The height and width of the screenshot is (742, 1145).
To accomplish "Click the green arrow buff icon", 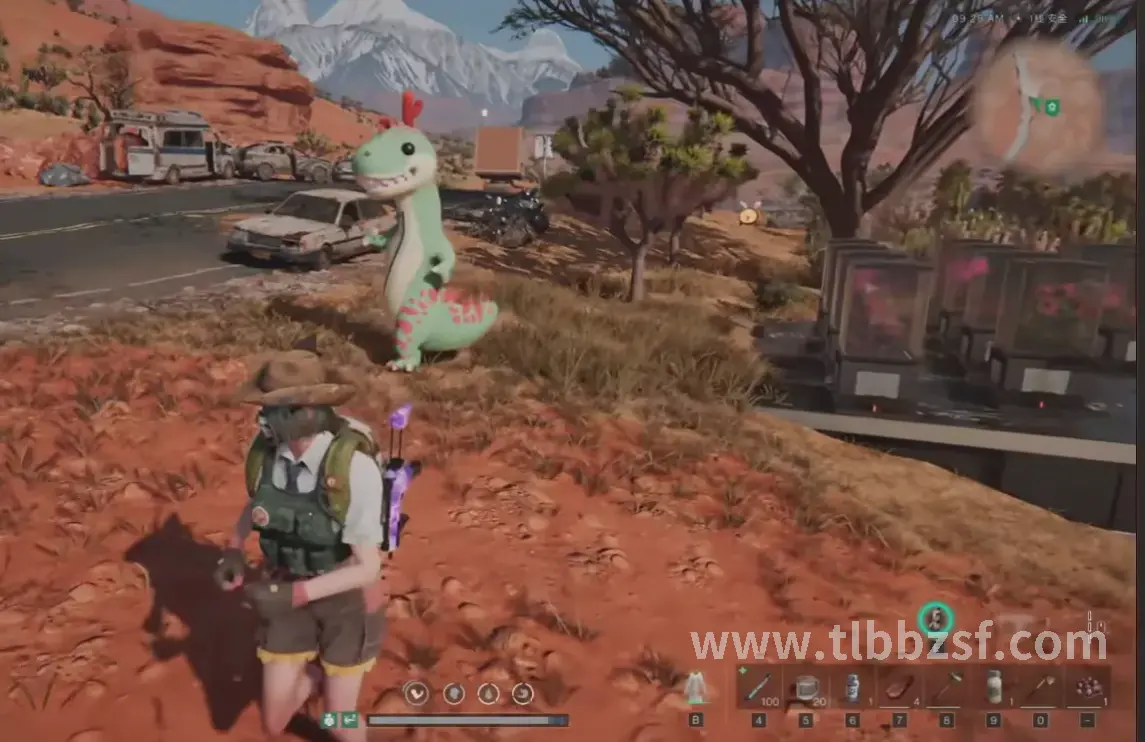I will [350, 719].
